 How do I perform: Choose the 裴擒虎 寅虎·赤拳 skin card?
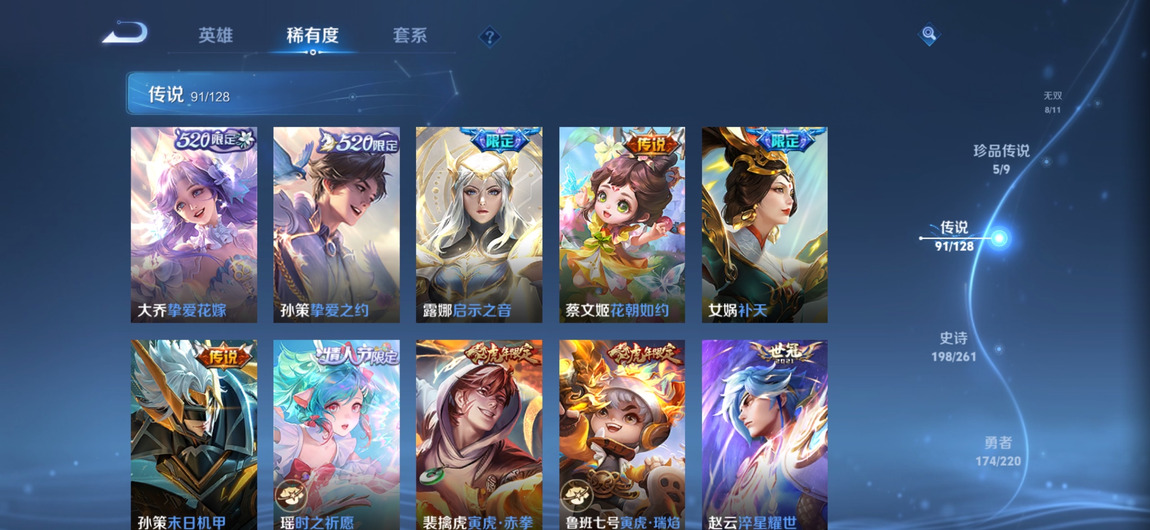tap(479, 434)
